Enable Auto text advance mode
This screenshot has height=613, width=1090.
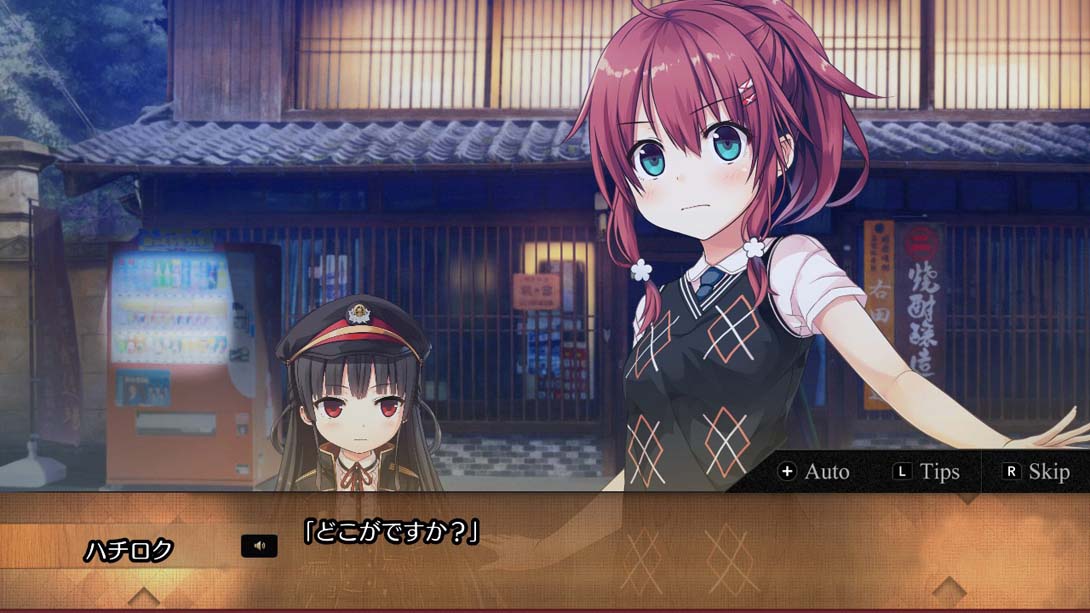pyautogui.click(x=814, y=471)
